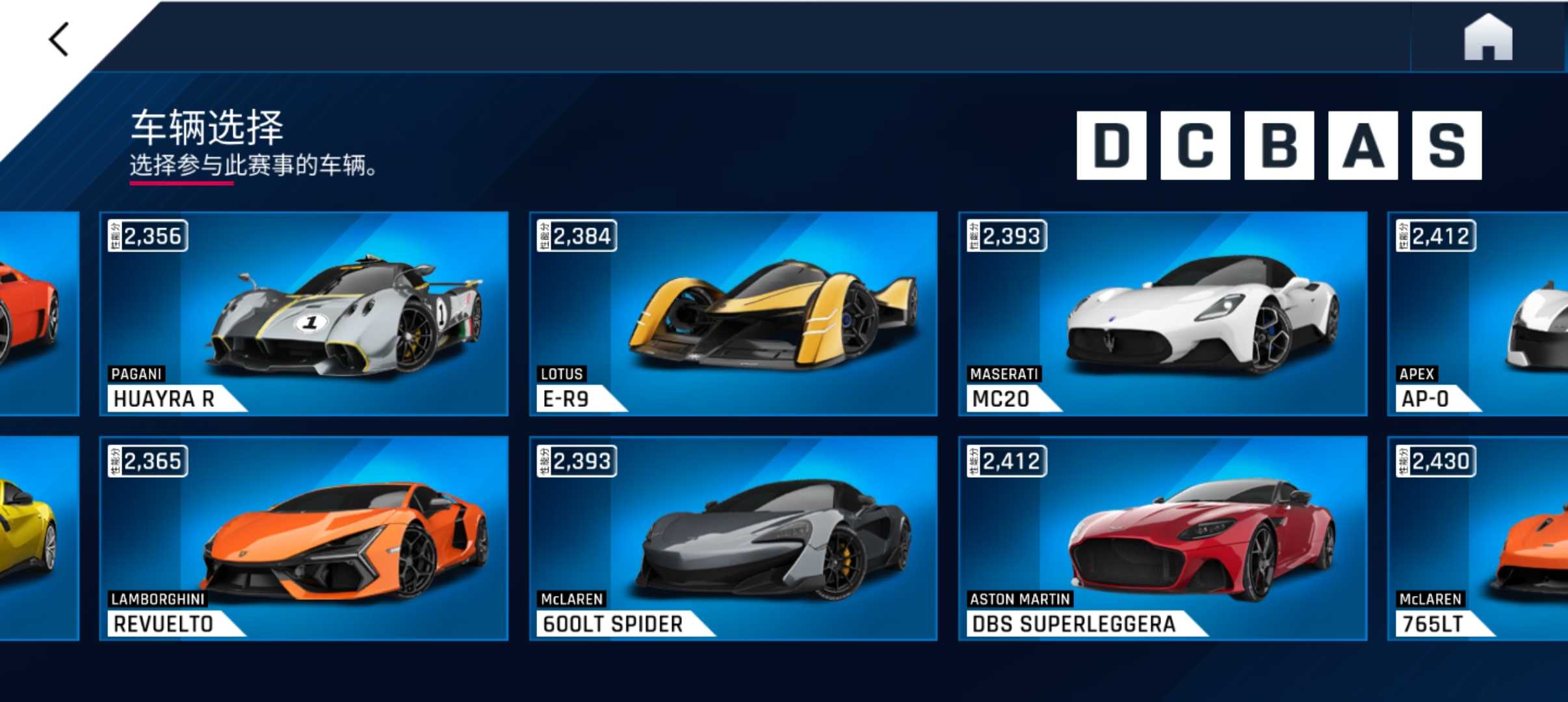Select the Apex AP-0 card
The image size is (1568, 702).
pos(1477,313)
